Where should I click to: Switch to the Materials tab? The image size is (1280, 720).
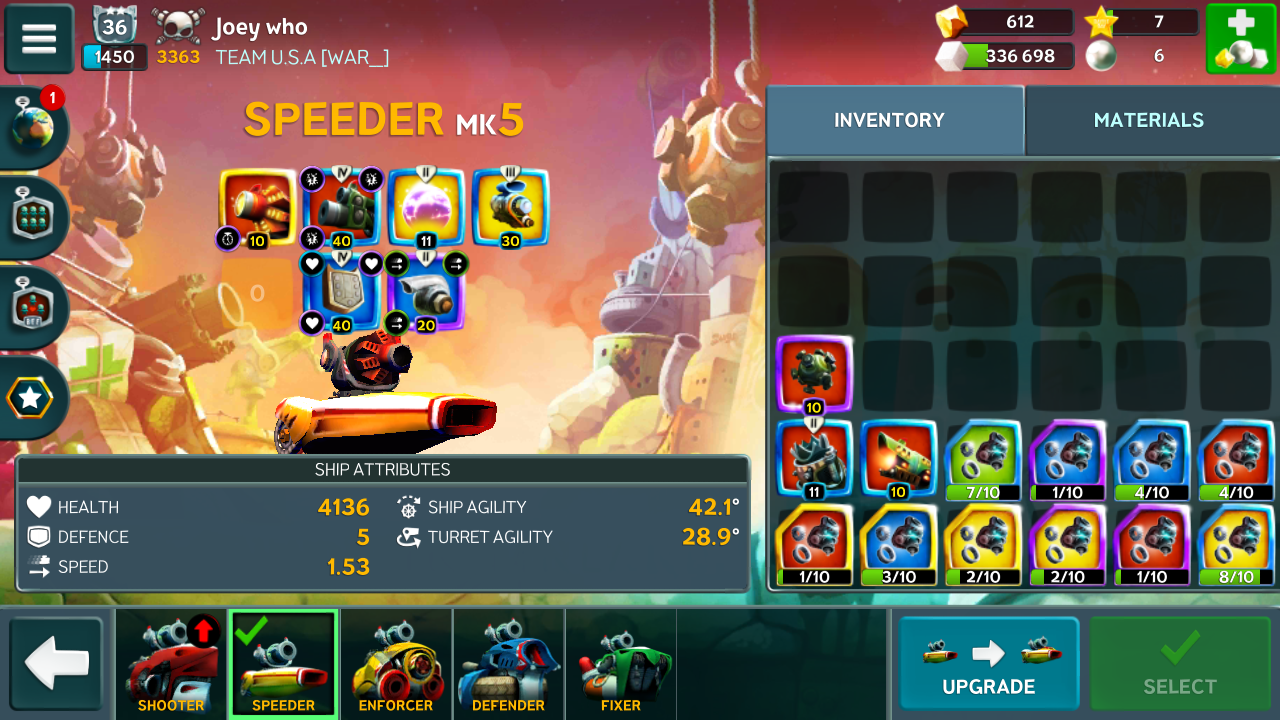pos(1148,120)
